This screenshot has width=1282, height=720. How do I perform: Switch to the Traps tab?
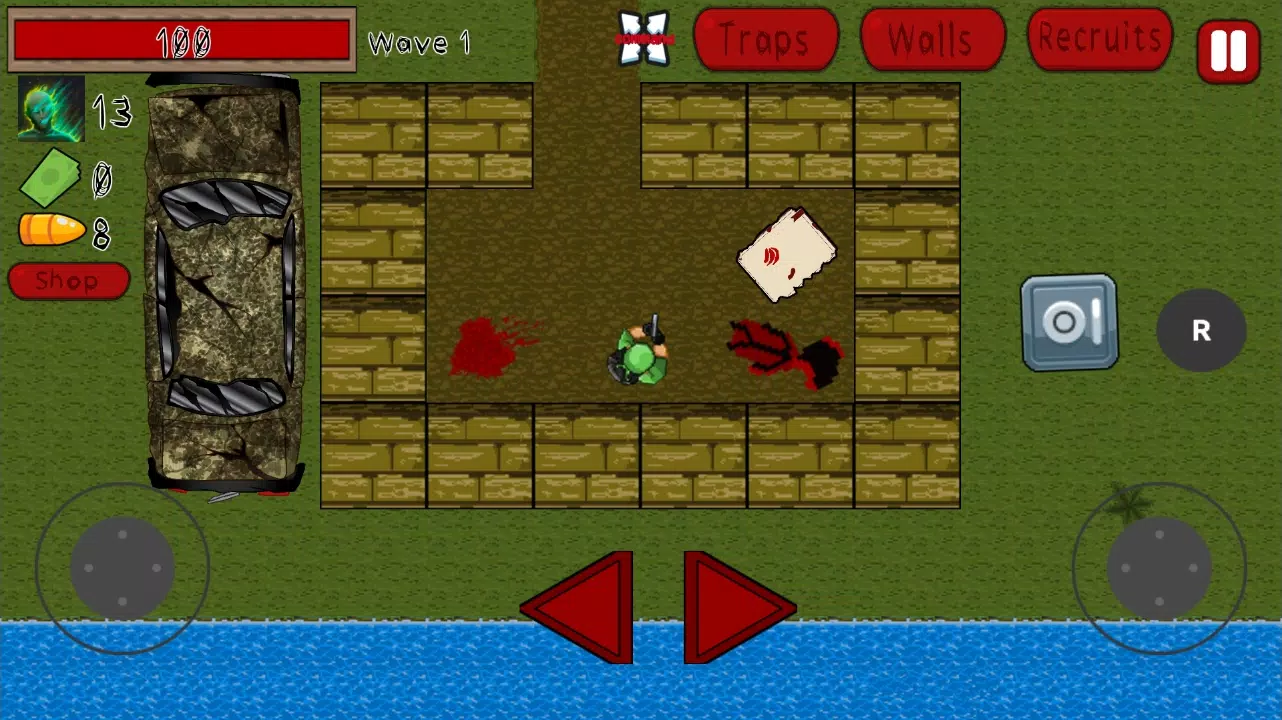765,40
